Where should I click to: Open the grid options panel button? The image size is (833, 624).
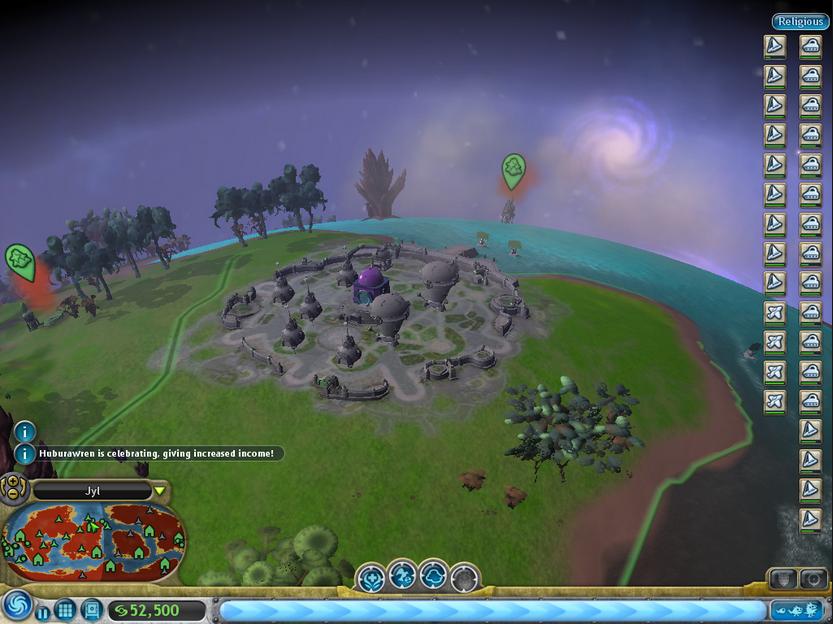[x=66, y=610]
